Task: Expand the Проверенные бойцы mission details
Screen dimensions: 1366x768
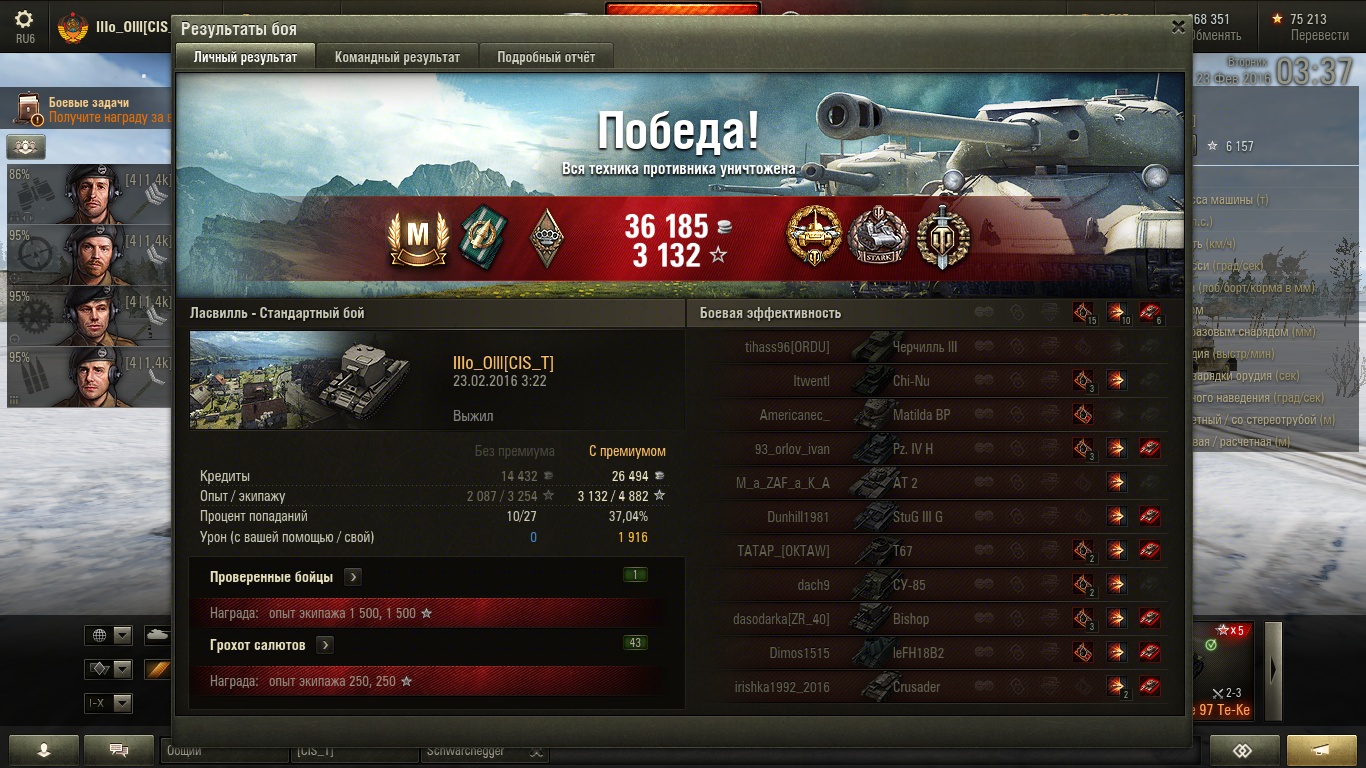Action: pyautogui.click(x=353, y=577)
